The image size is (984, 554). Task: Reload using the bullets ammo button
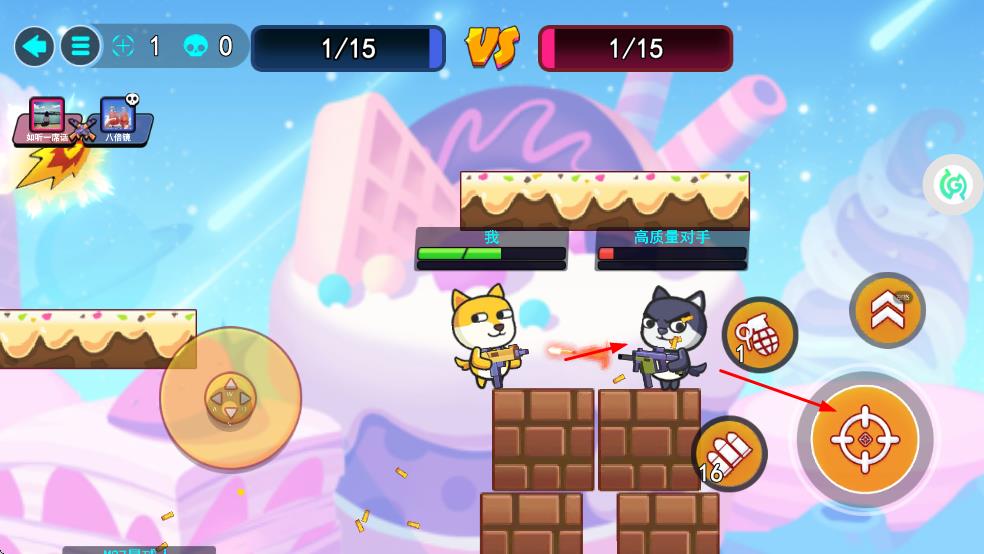(729, 453)
